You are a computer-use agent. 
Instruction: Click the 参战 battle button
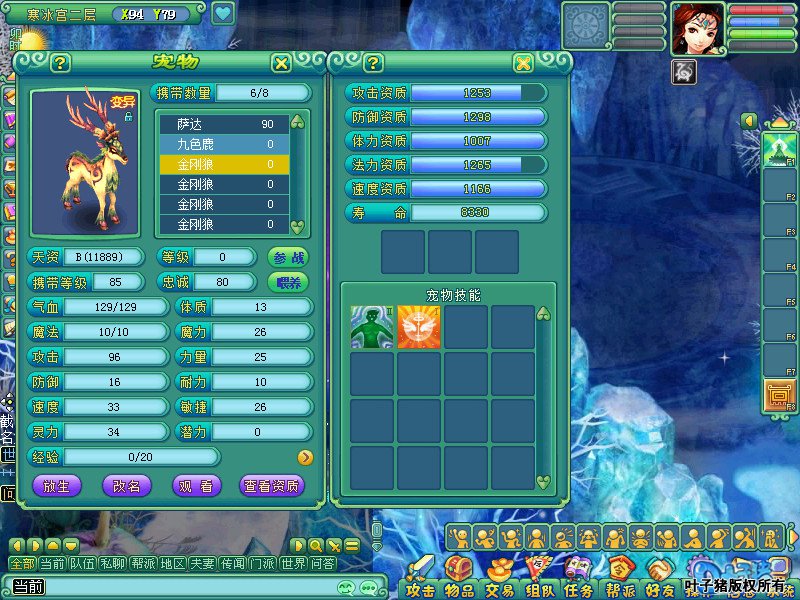tap(287, 257)
